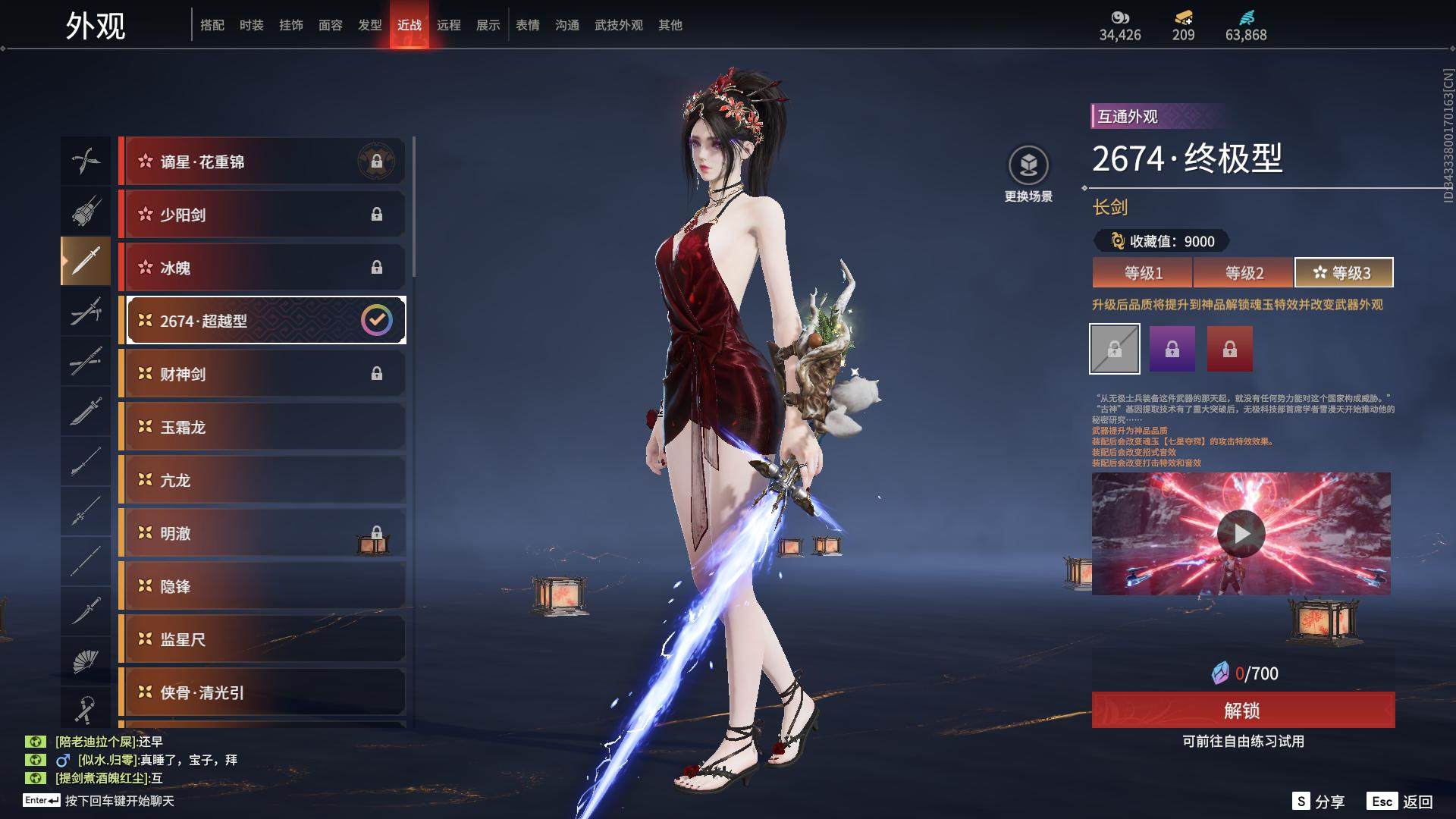Switch to the 时装 tab

point(251,25)
